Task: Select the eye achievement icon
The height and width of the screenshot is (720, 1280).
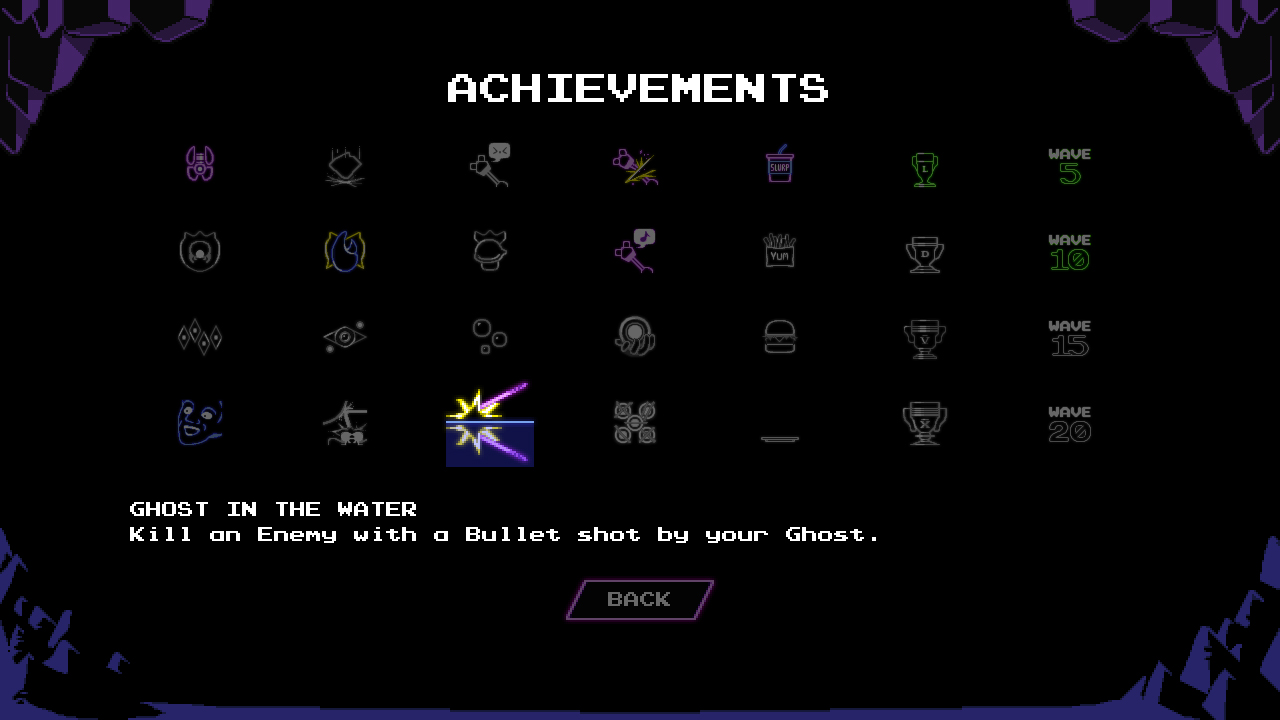Action: (344, 337)
